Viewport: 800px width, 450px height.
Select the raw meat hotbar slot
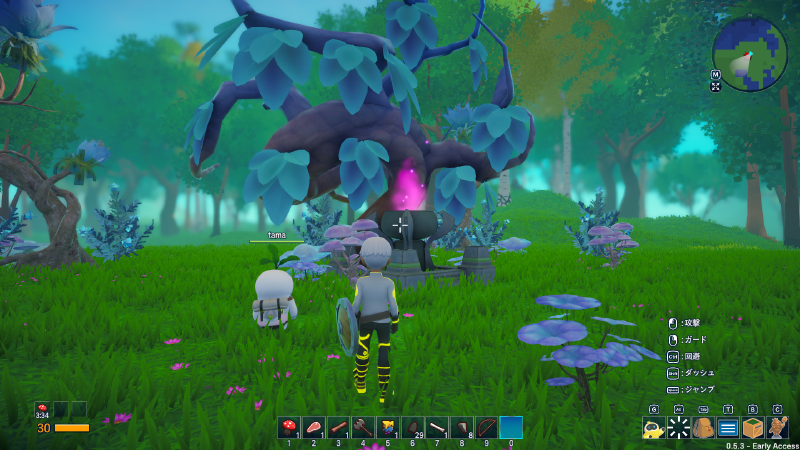coord(313,428)
